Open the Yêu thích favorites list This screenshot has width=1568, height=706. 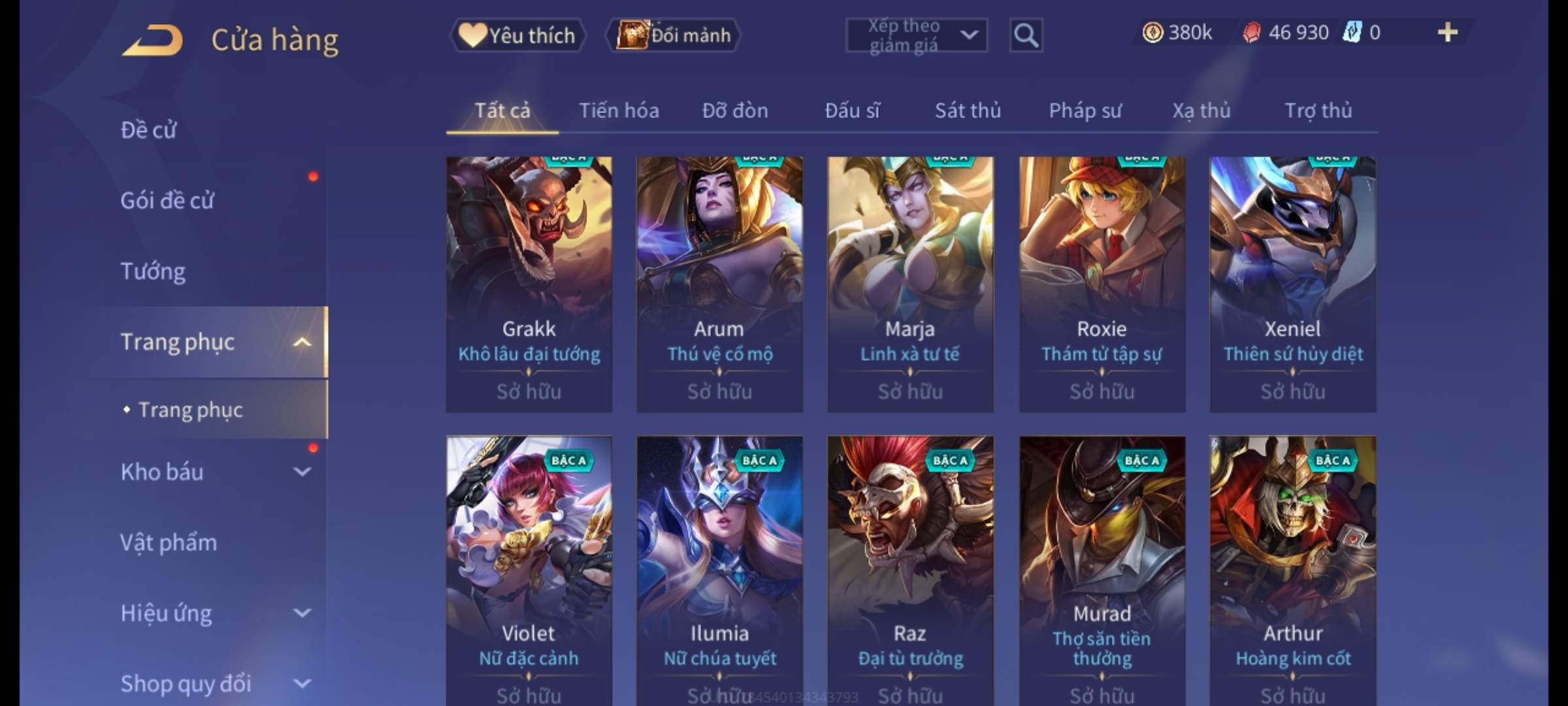[517, 35]
